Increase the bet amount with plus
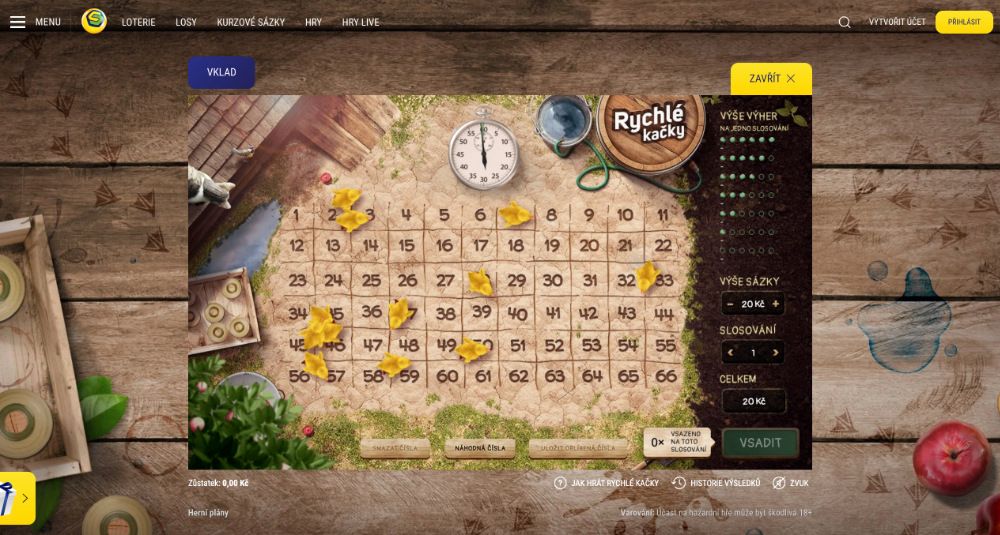The image size is (1000, 535). pyautogui.click(x=775, y=304)
